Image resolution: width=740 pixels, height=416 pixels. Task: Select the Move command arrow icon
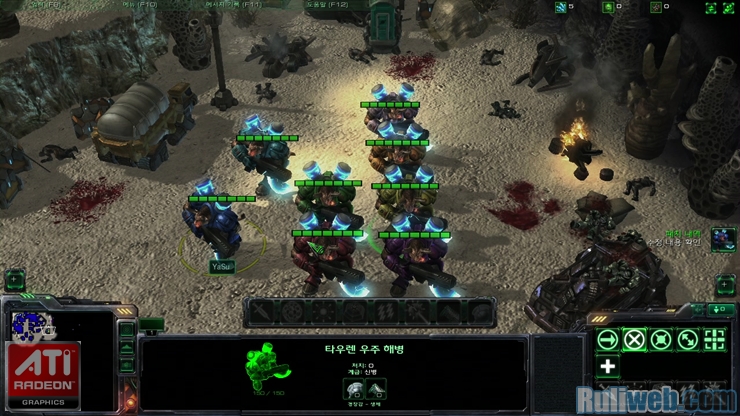pos(607,339)
